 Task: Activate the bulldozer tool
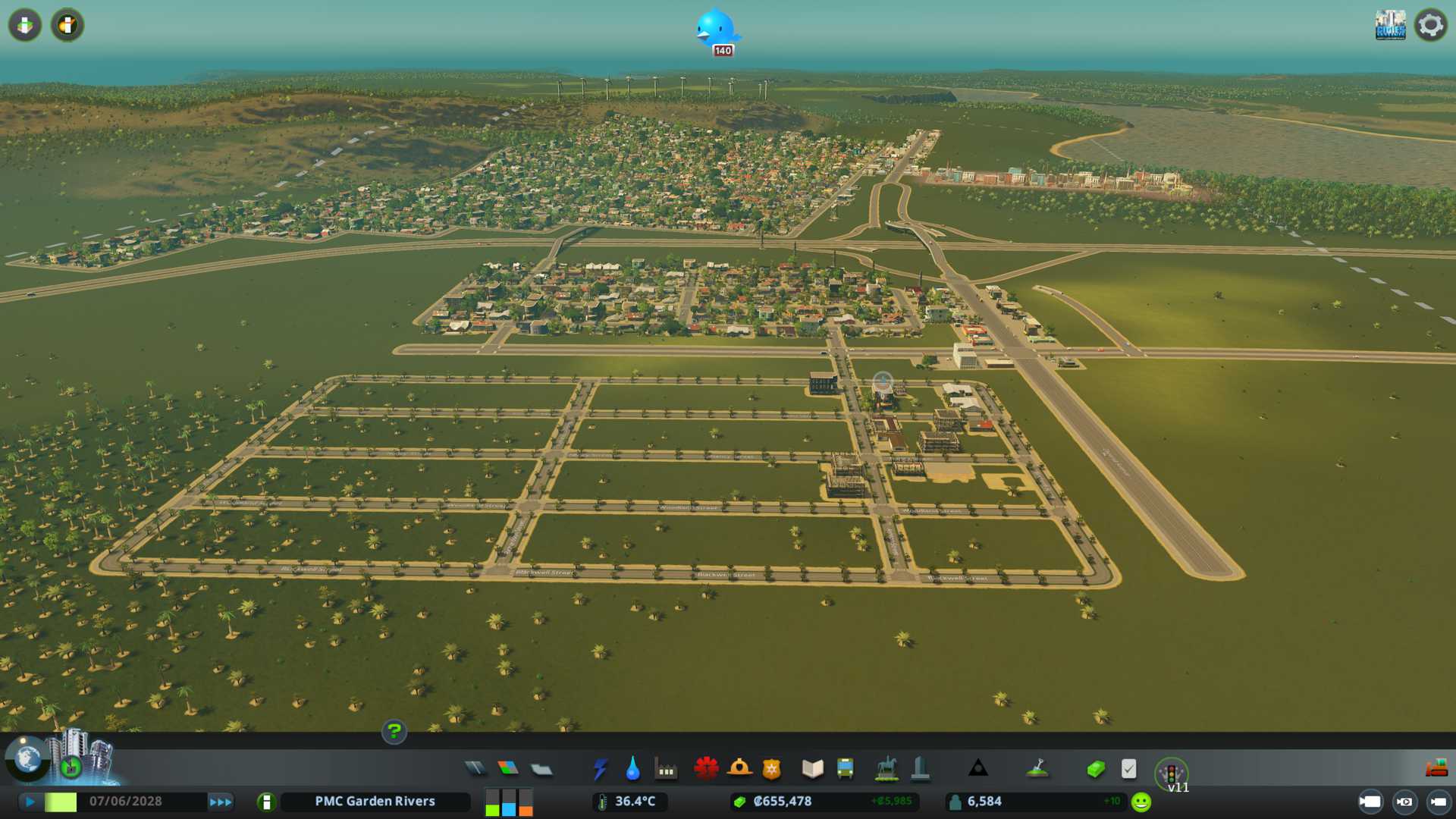(x=1436, y=768)
